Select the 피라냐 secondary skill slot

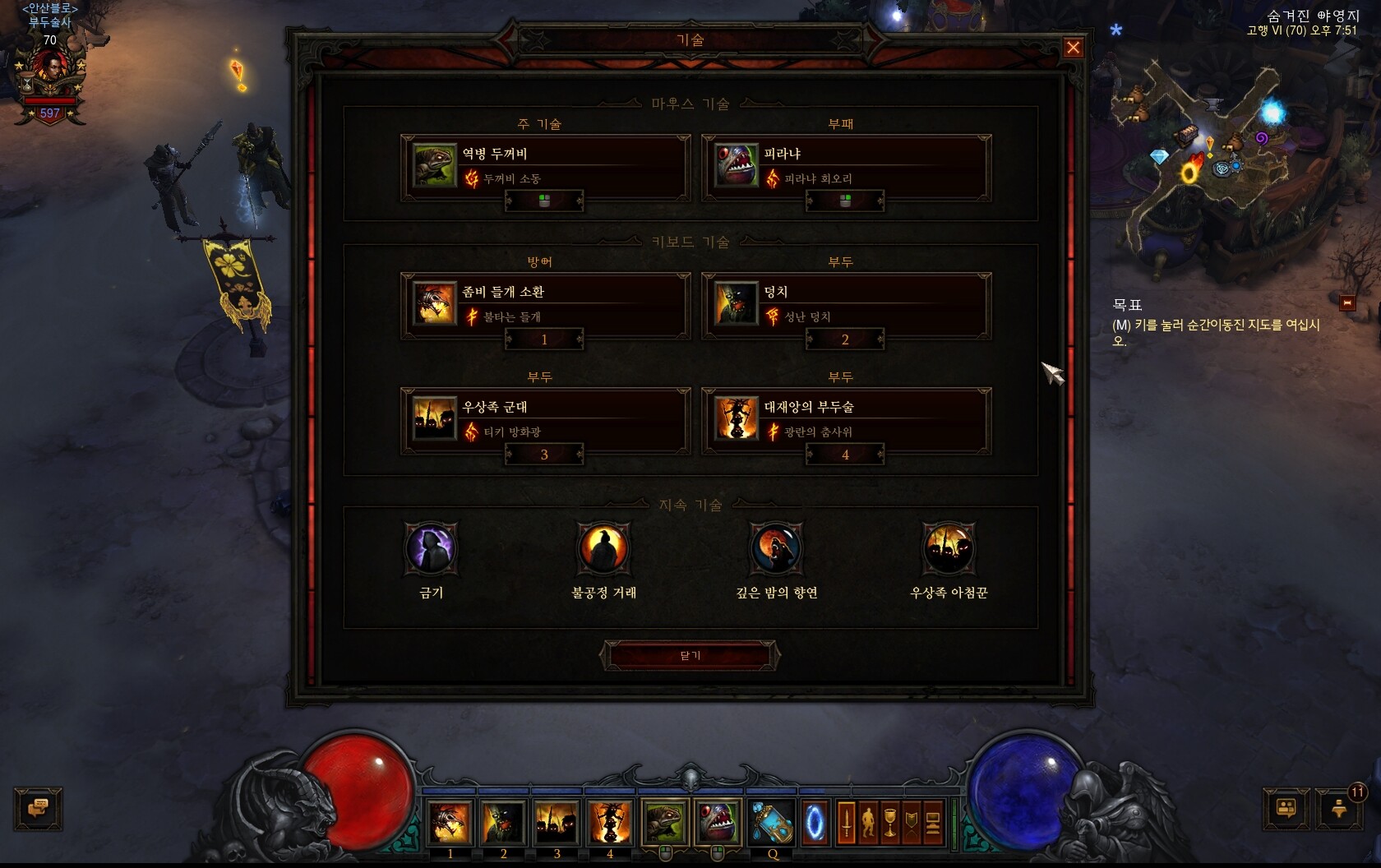[845, 167]
